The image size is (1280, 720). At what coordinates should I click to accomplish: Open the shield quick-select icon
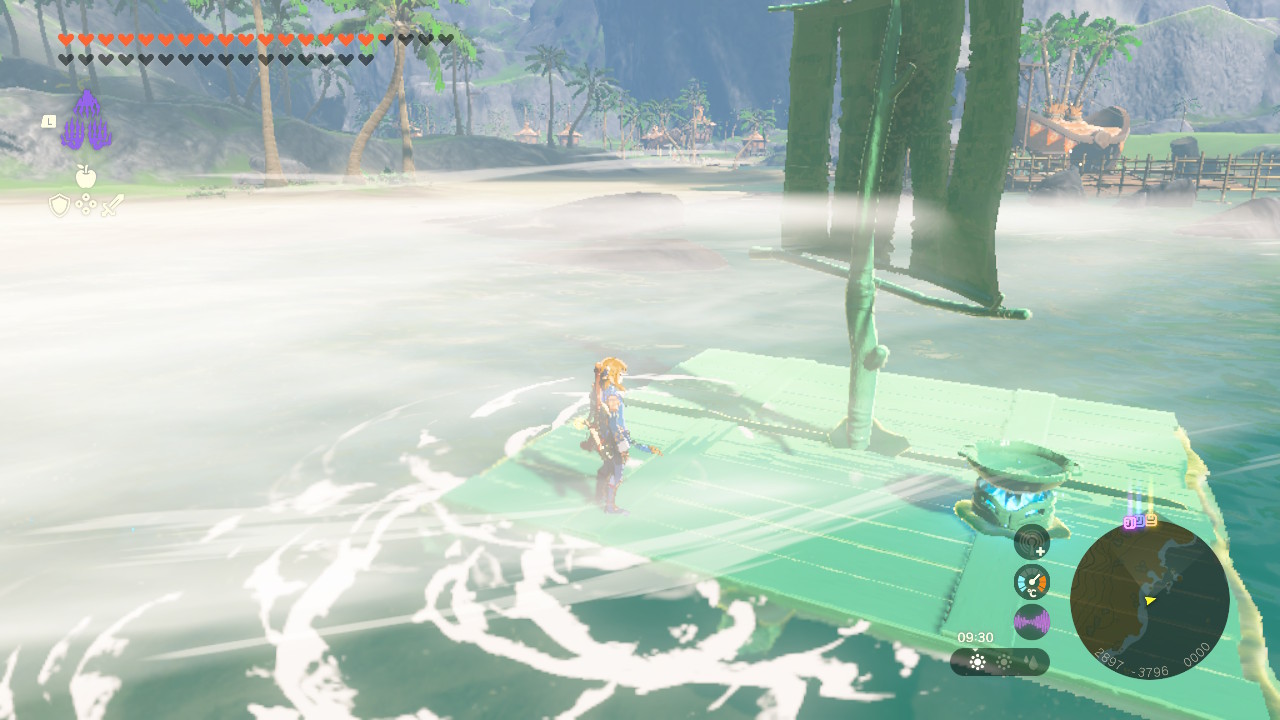(x=59, y=205)
